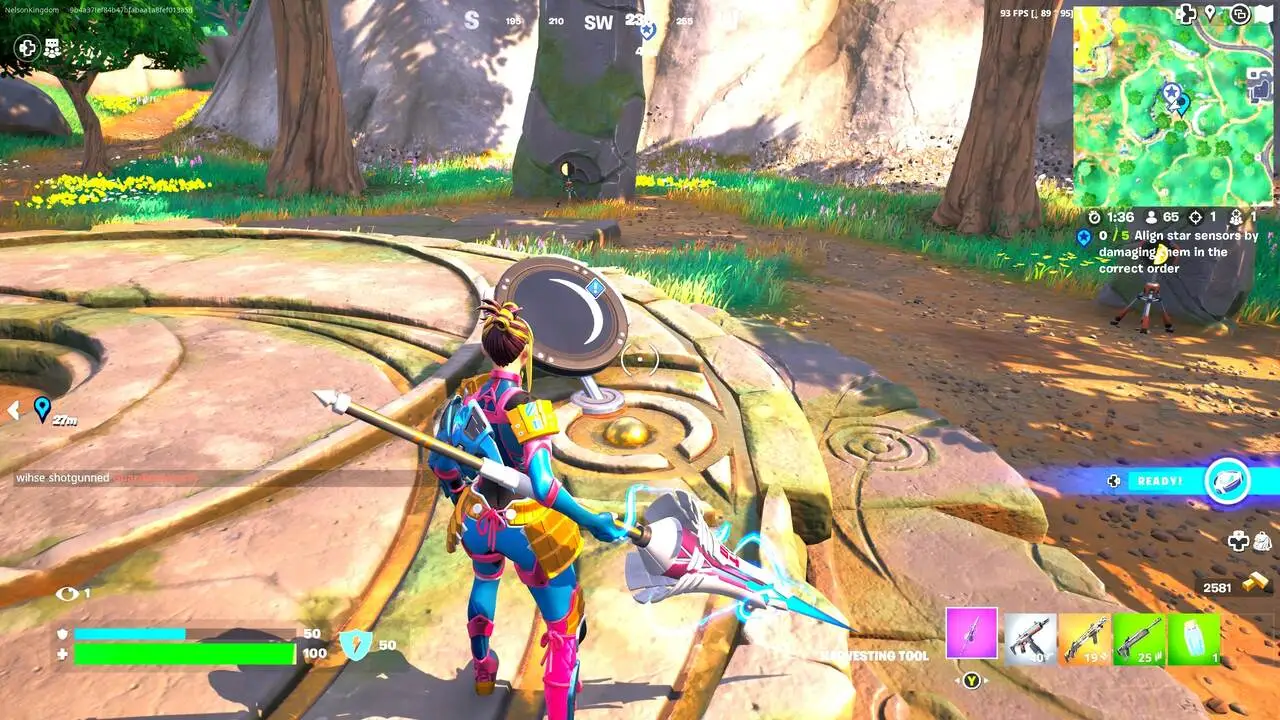Select the harvesting tool hotbar slot
This screenshot has height=720, width=1280.
coord(971,634)
